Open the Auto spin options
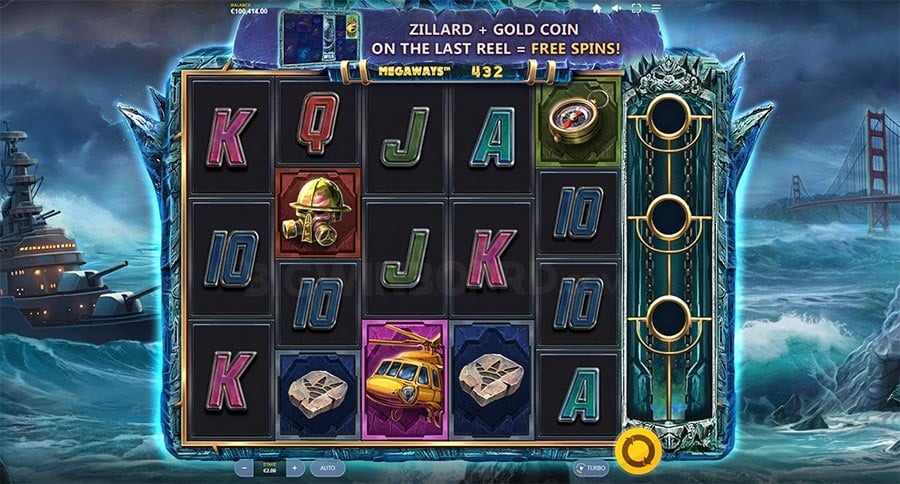The width and height of the screenshot is (900, 484). 327,467
